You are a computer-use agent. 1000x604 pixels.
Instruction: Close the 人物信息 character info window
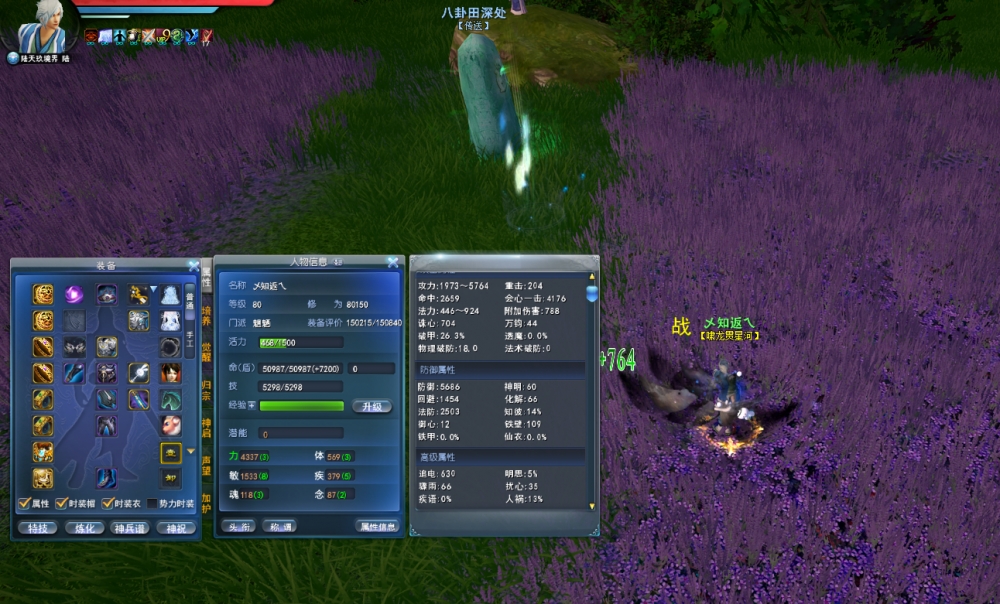pos(393,263)
